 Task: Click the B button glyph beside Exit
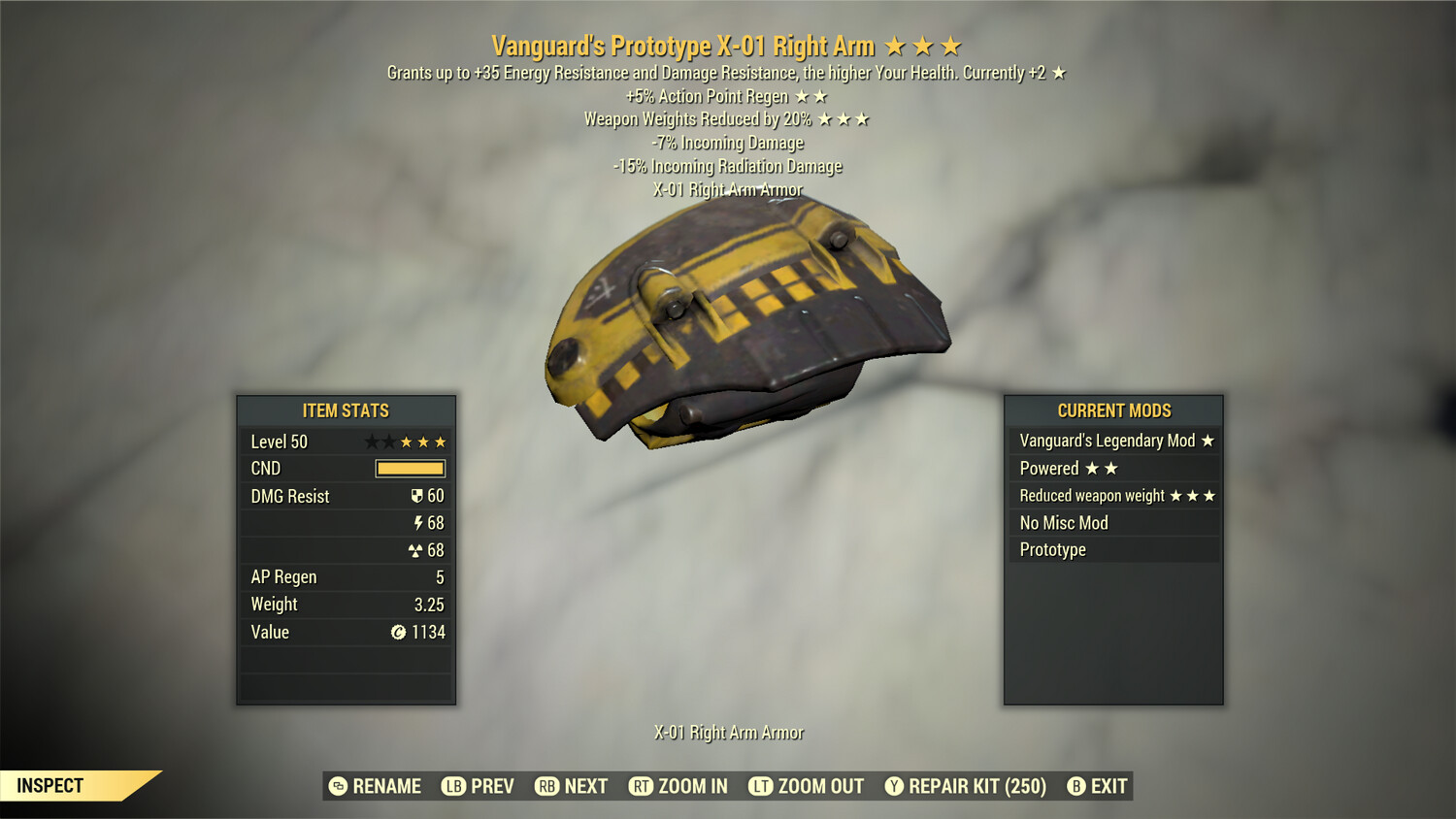coord(1075,786)
